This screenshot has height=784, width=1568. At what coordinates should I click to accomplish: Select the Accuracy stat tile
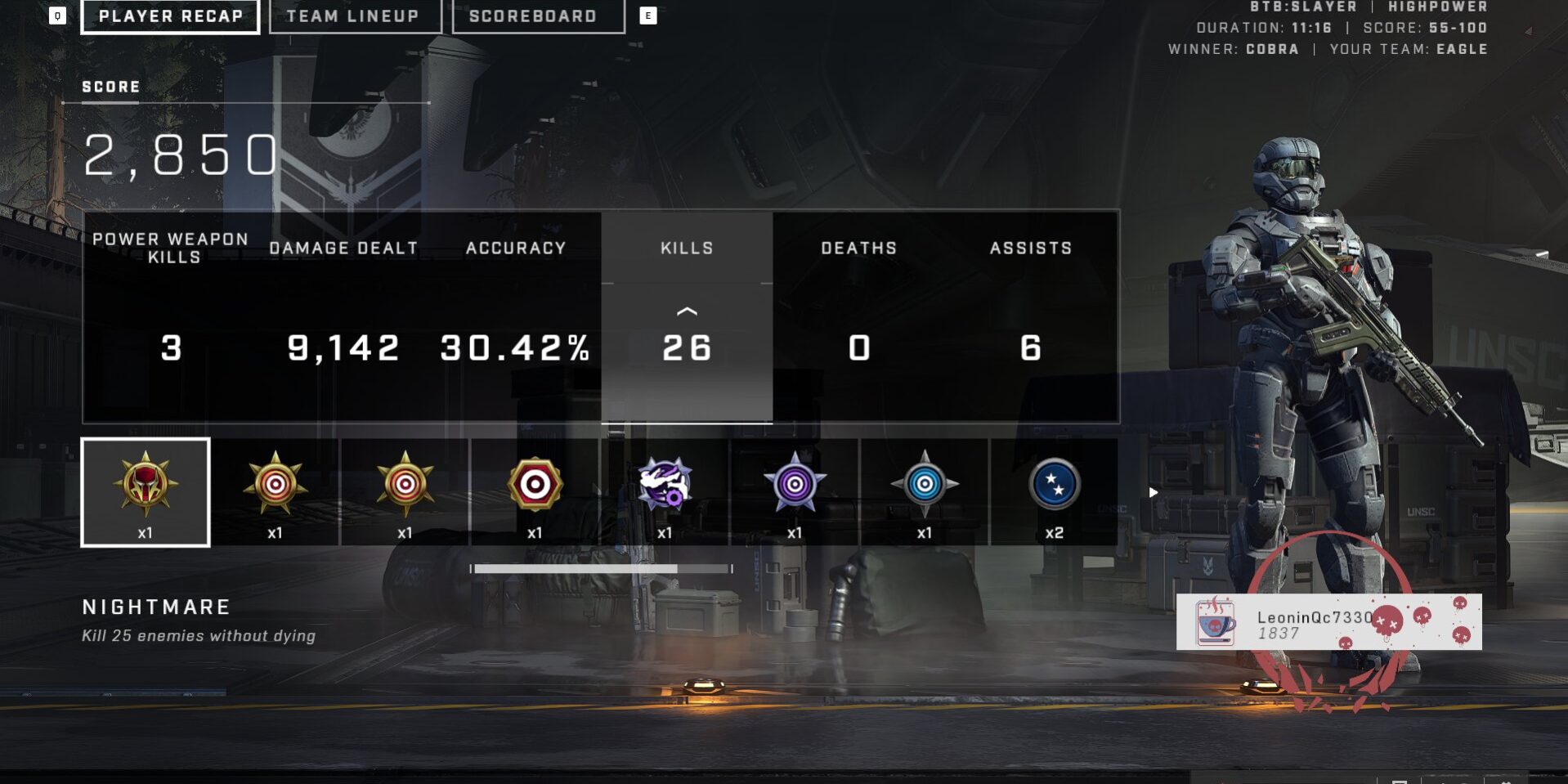tap(515, 317)
